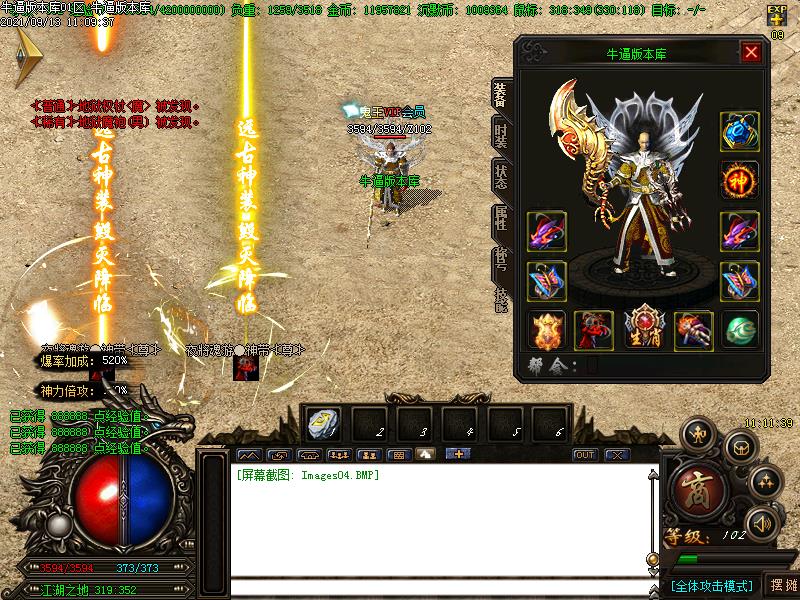Screen dimensions: 800x600
Task: Show the 属性 attributes tab
Action: pyautogui.click(x=500, y=219)
